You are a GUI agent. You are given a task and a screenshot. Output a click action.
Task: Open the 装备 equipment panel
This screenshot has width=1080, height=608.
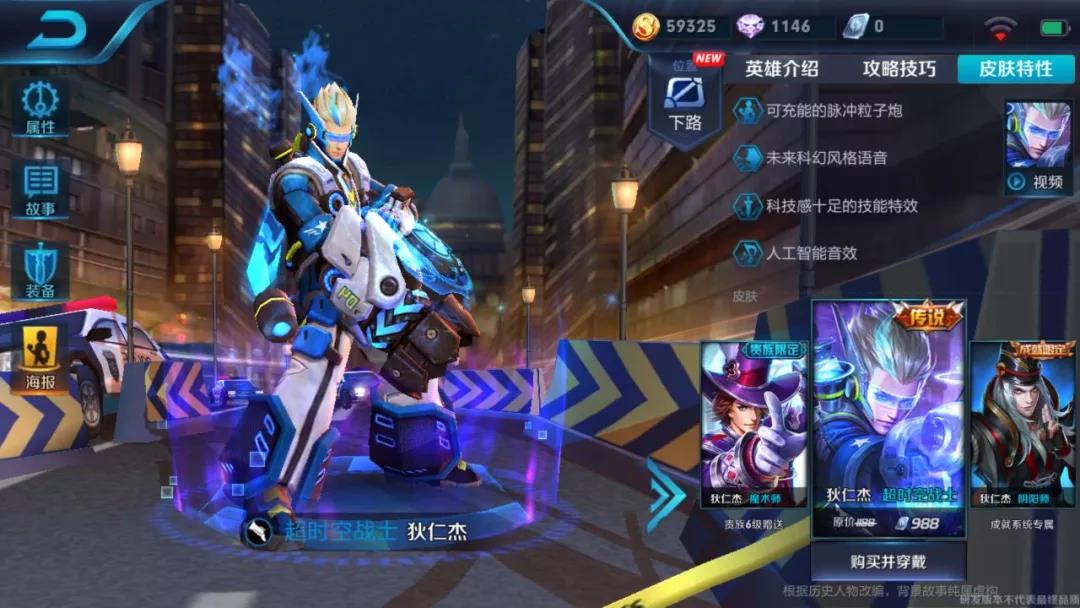pyautogui.click(x=40, y=272)
